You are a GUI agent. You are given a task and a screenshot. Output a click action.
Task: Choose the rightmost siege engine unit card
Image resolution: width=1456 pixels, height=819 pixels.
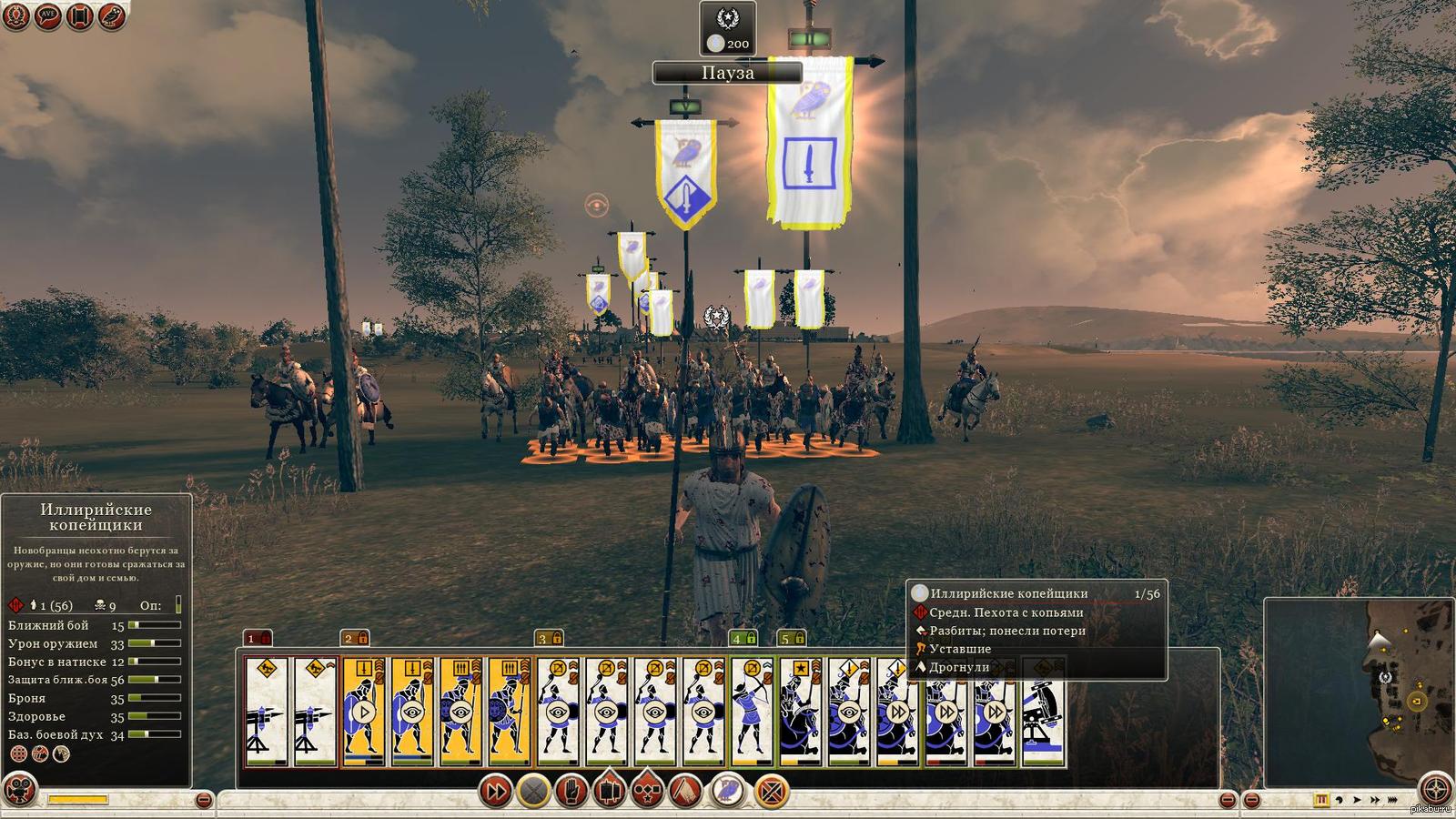point(1044,712)
